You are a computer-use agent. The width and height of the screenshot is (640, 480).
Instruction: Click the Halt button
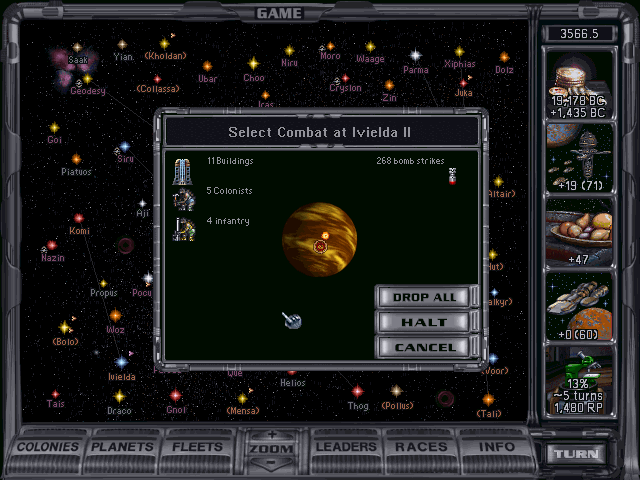(x=424, y=322)
